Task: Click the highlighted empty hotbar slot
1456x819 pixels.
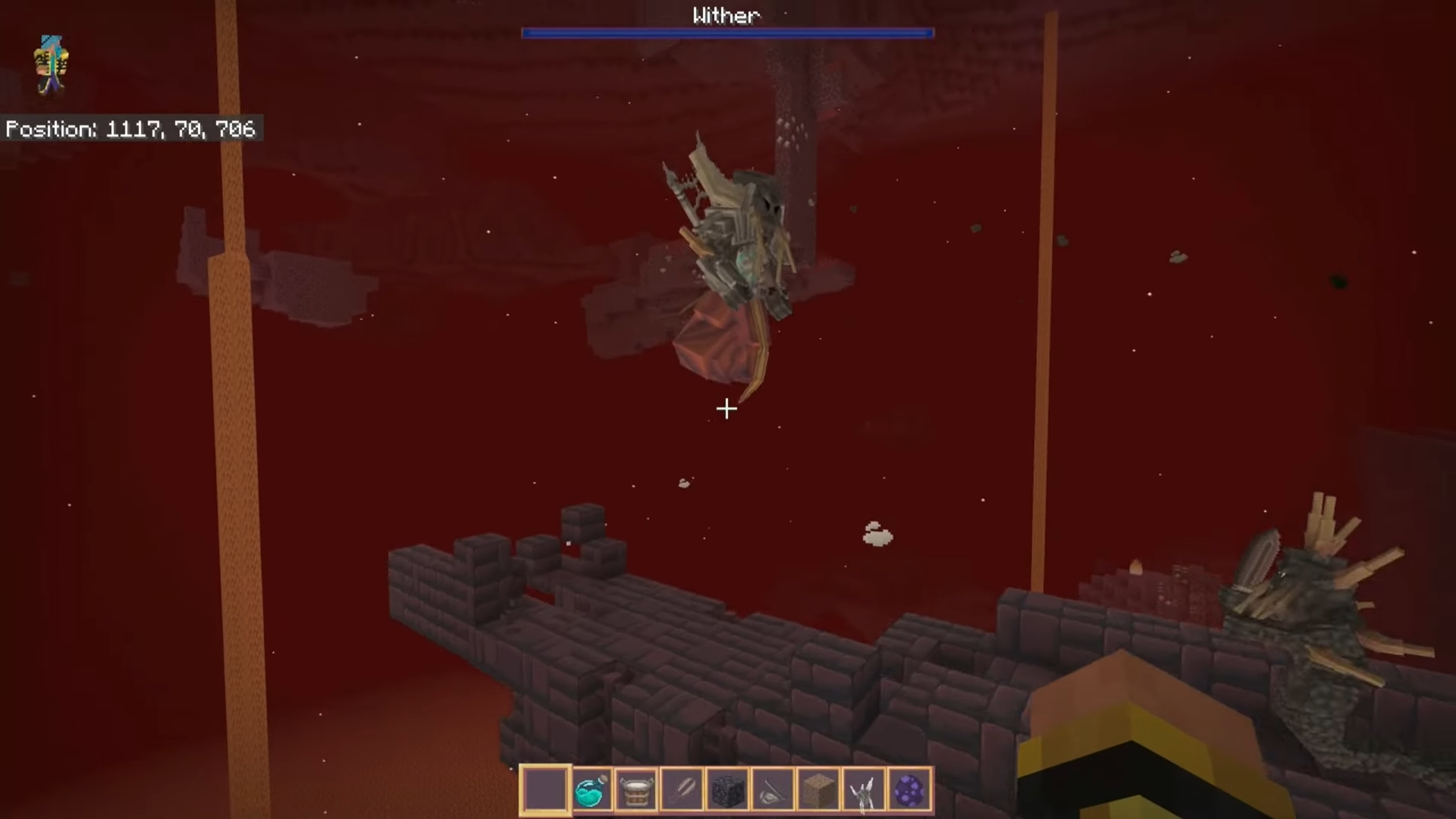Action: point(545,790)
